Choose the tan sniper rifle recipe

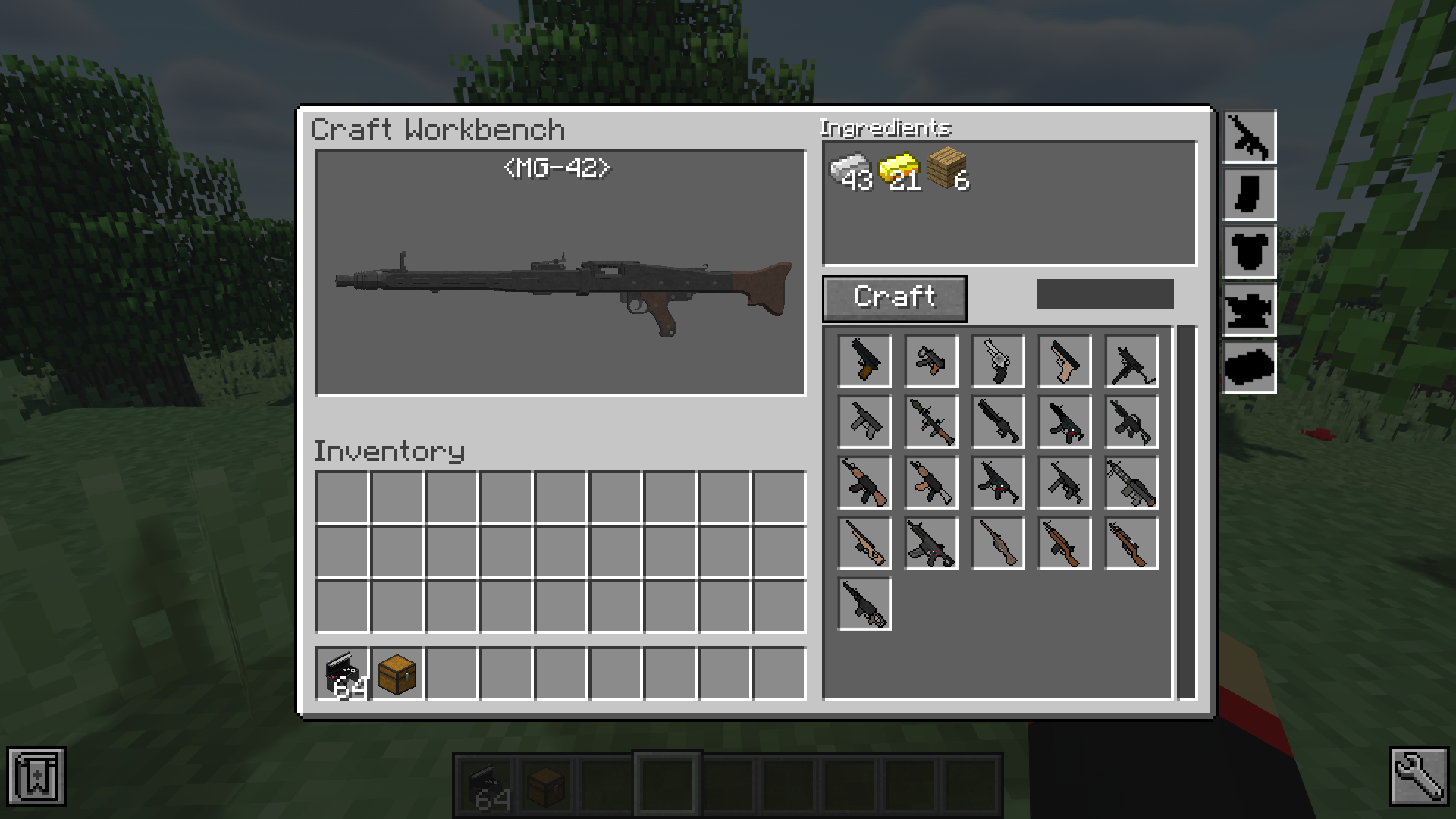click(x=864, y=543)
